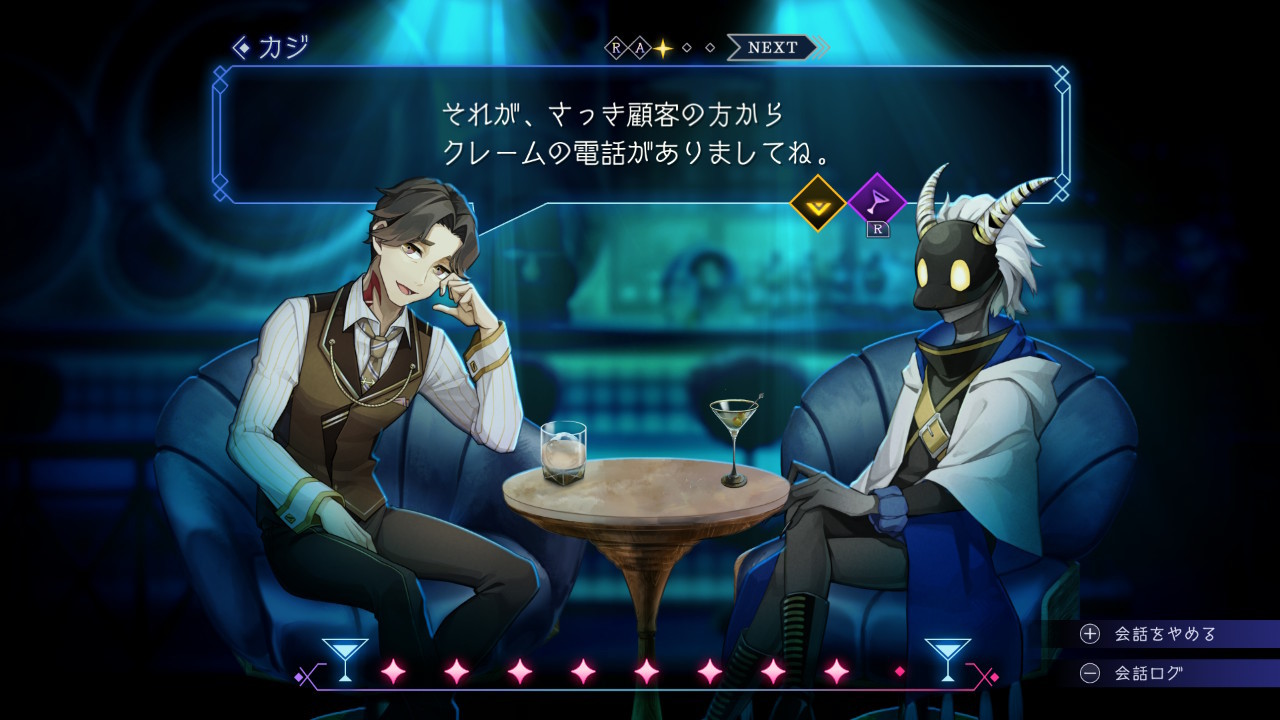
Task: Advance dialogue with the yellow arrow diamond
Action: [x=818, y=203]
